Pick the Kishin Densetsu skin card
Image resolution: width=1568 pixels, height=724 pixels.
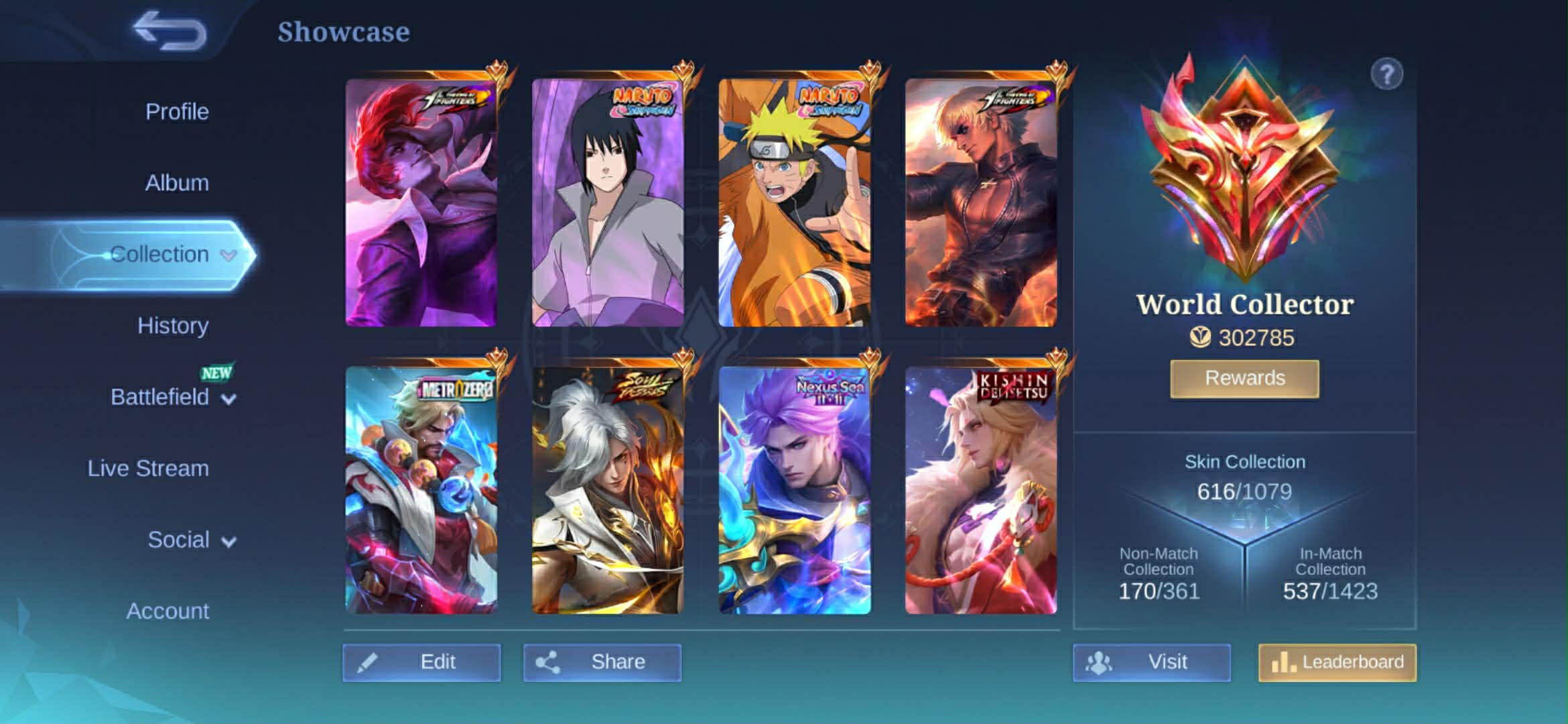[x=981, y=490]
